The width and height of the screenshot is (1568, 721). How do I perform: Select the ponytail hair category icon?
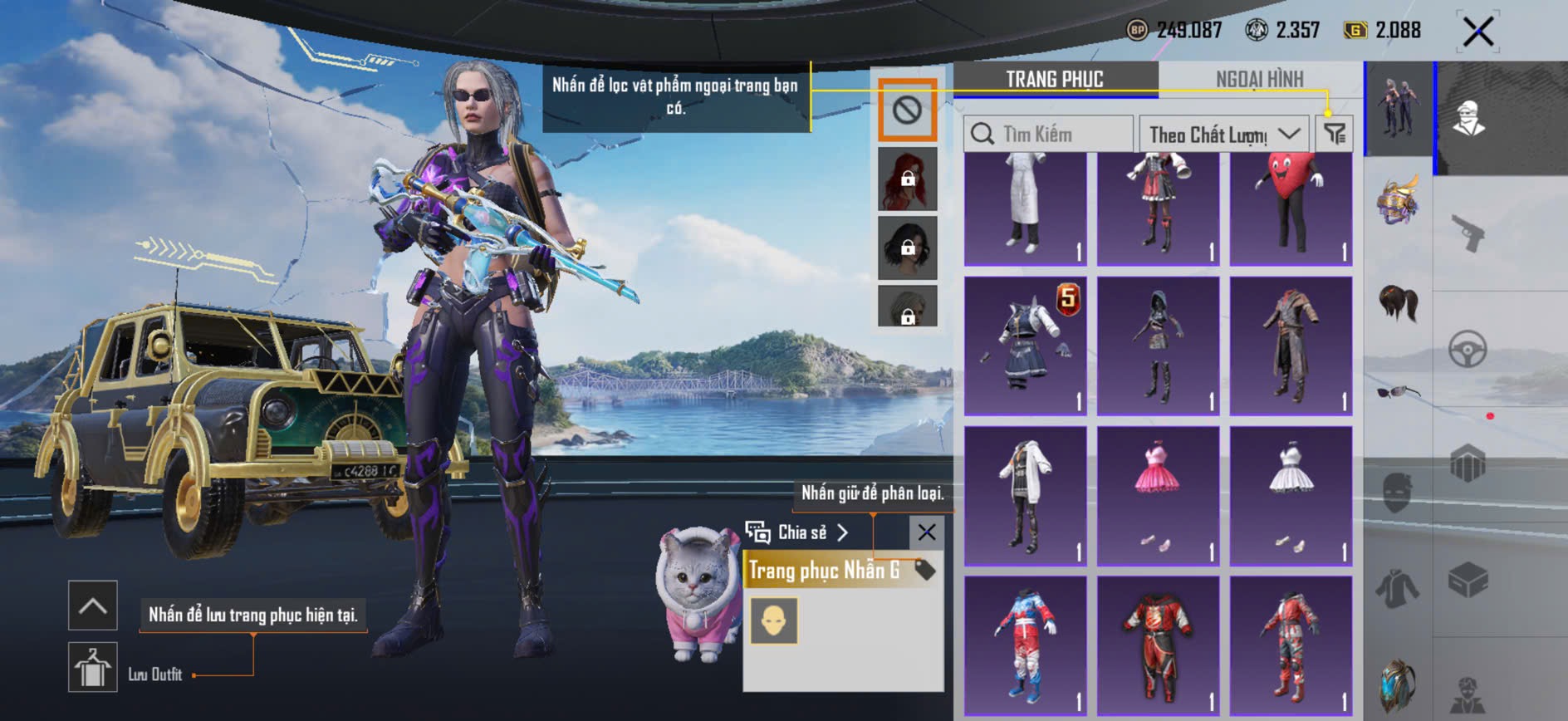[1399, 302]
